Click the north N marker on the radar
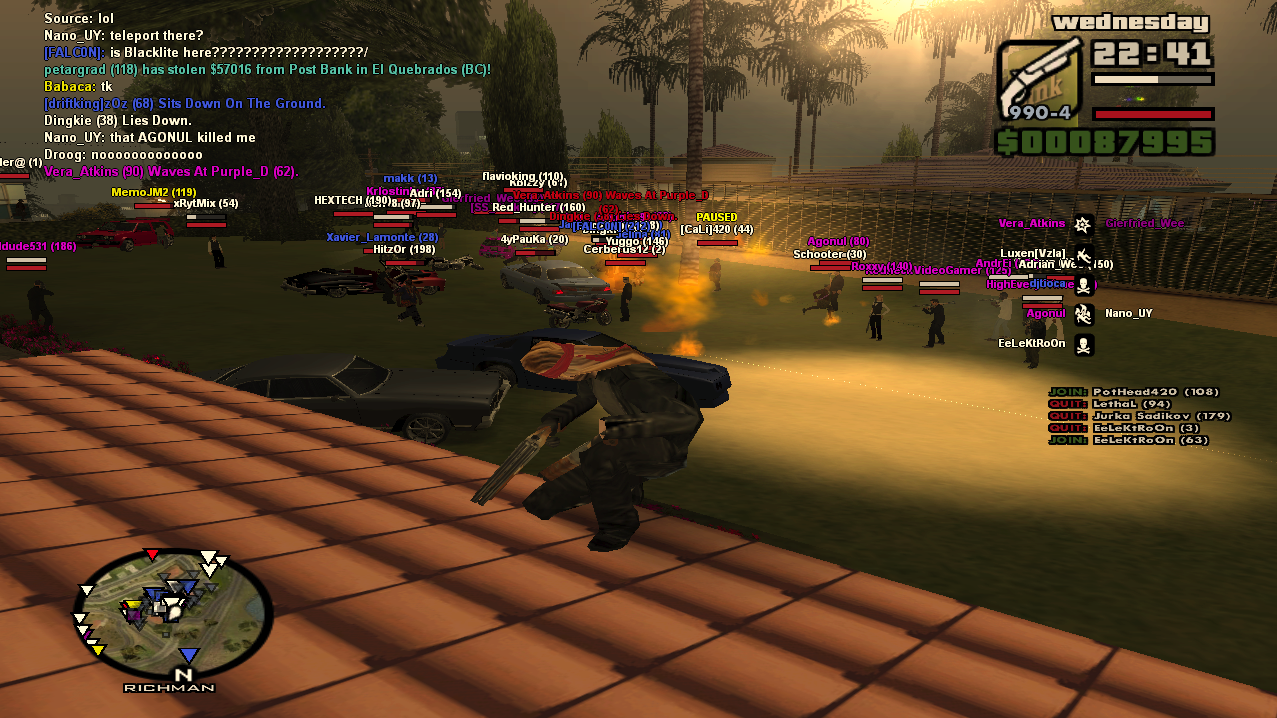The height and width of the screenshot is (718, 1277). [186, 676]
